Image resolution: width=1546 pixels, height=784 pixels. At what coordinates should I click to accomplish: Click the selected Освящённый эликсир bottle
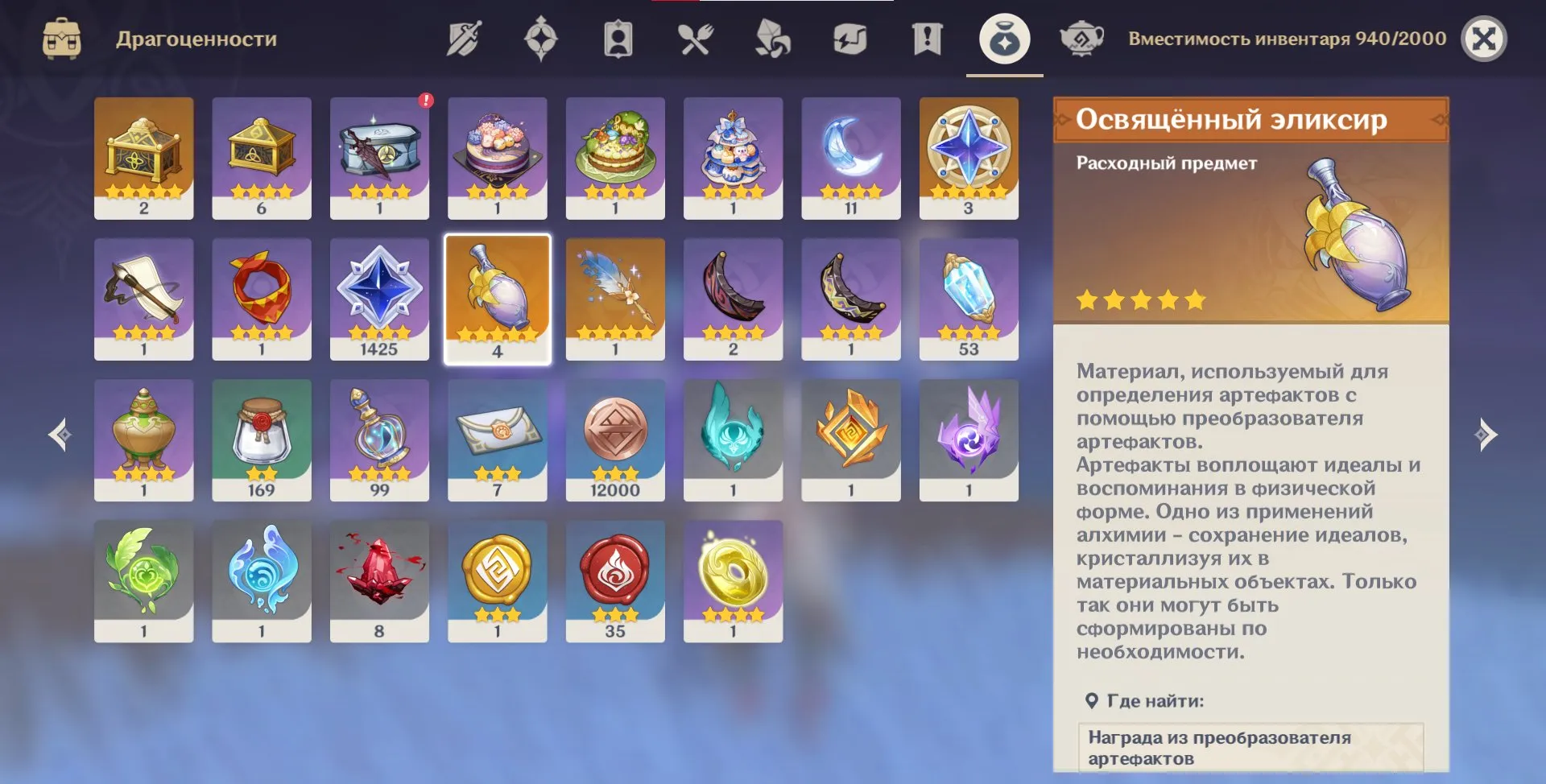click(x=498, y=298)
